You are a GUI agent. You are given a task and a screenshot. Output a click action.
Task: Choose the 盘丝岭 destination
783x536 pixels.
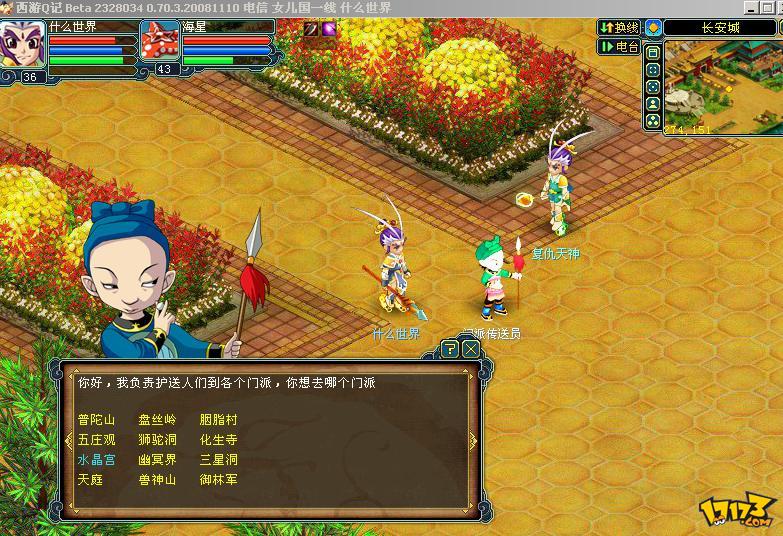point(157,420)
